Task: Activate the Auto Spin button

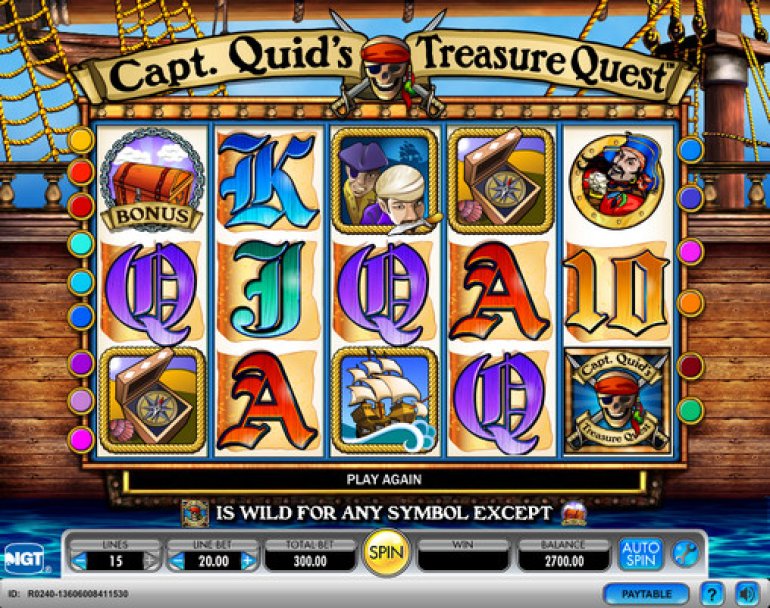Action: [x=640, y=552]
